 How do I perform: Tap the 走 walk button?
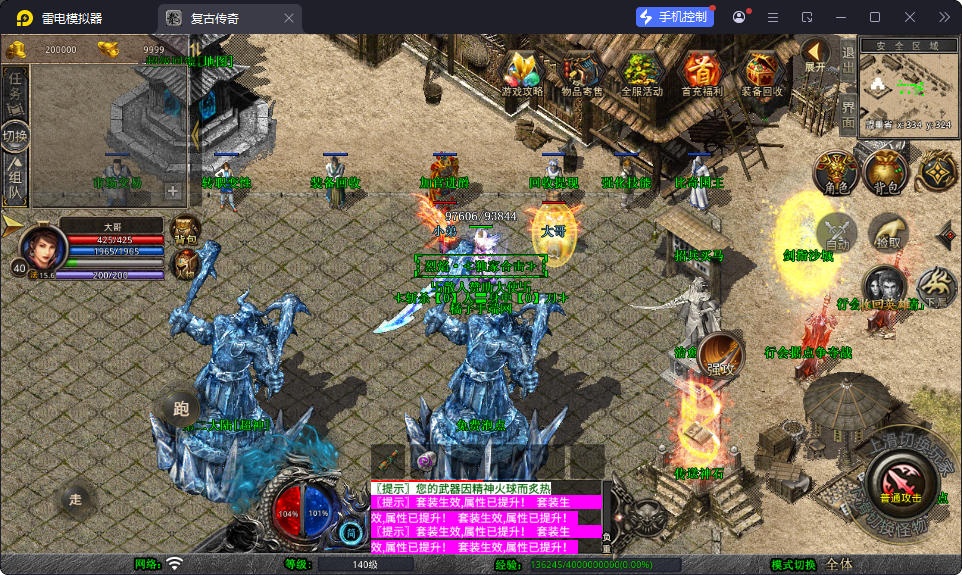tap(76, 498)
